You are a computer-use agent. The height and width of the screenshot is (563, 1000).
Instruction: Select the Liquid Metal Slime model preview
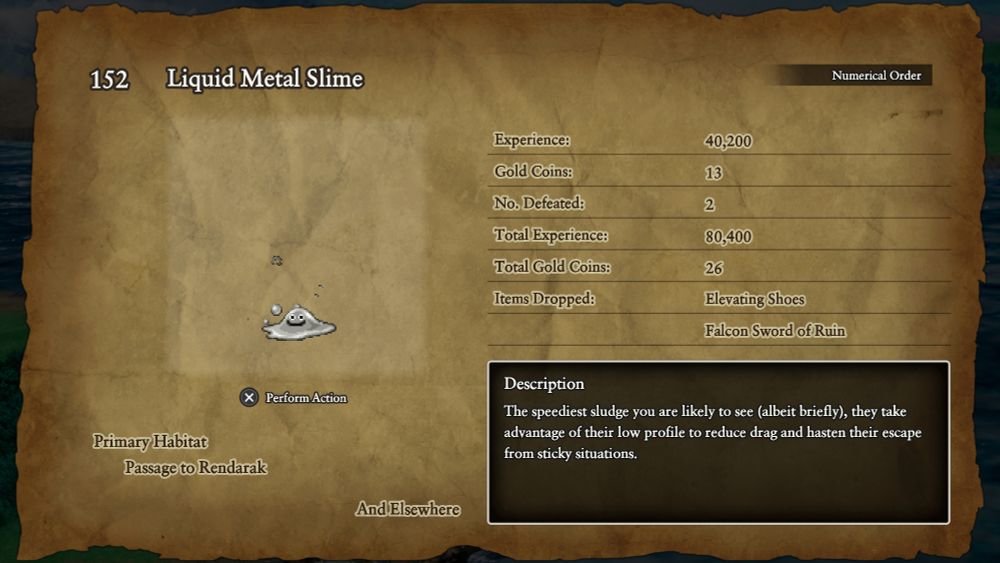point(298,322)
